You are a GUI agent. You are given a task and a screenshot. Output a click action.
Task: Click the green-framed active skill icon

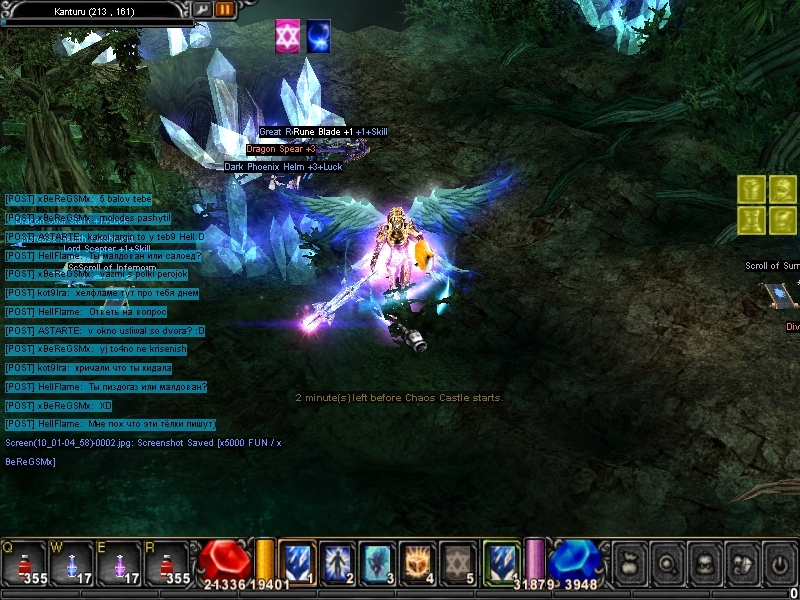502,562
